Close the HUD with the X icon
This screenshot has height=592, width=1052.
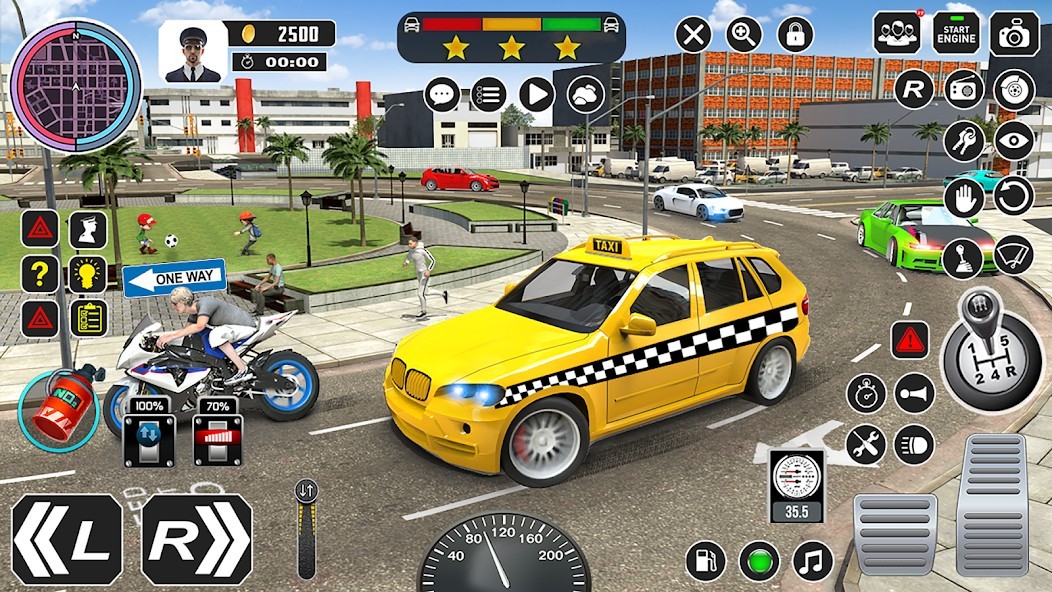[693, 35]
